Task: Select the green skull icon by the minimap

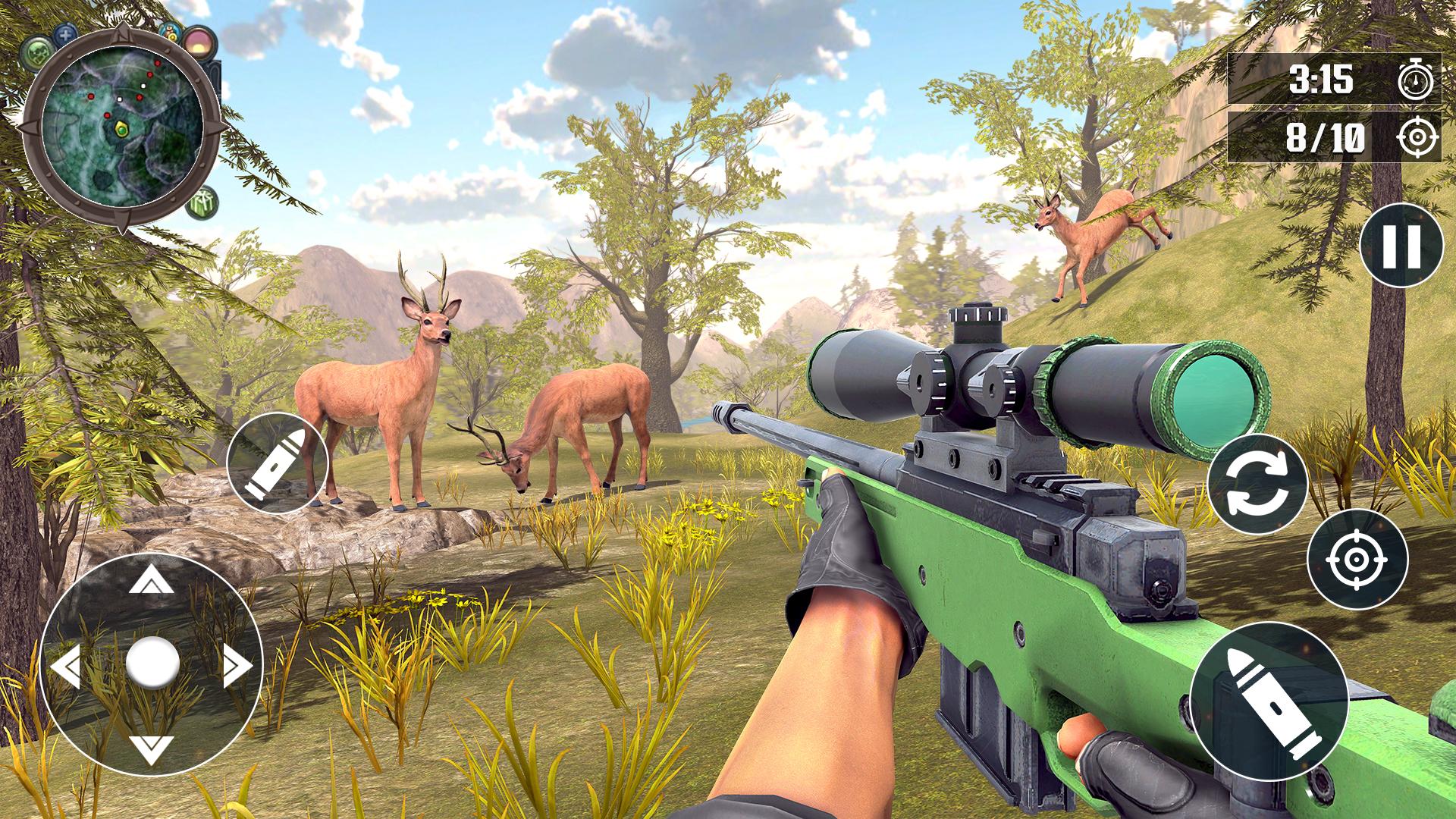Action: tap(35, 52)
